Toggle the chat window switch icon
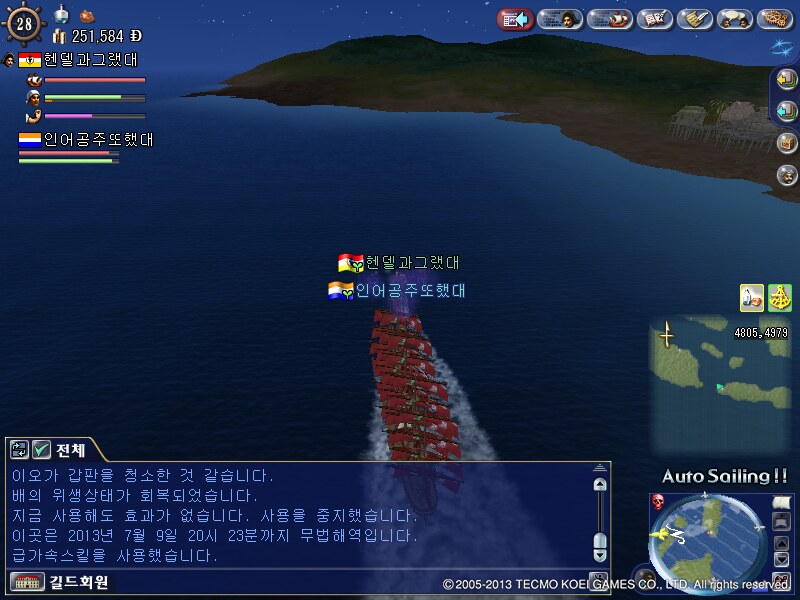 [x=20, y=450]
